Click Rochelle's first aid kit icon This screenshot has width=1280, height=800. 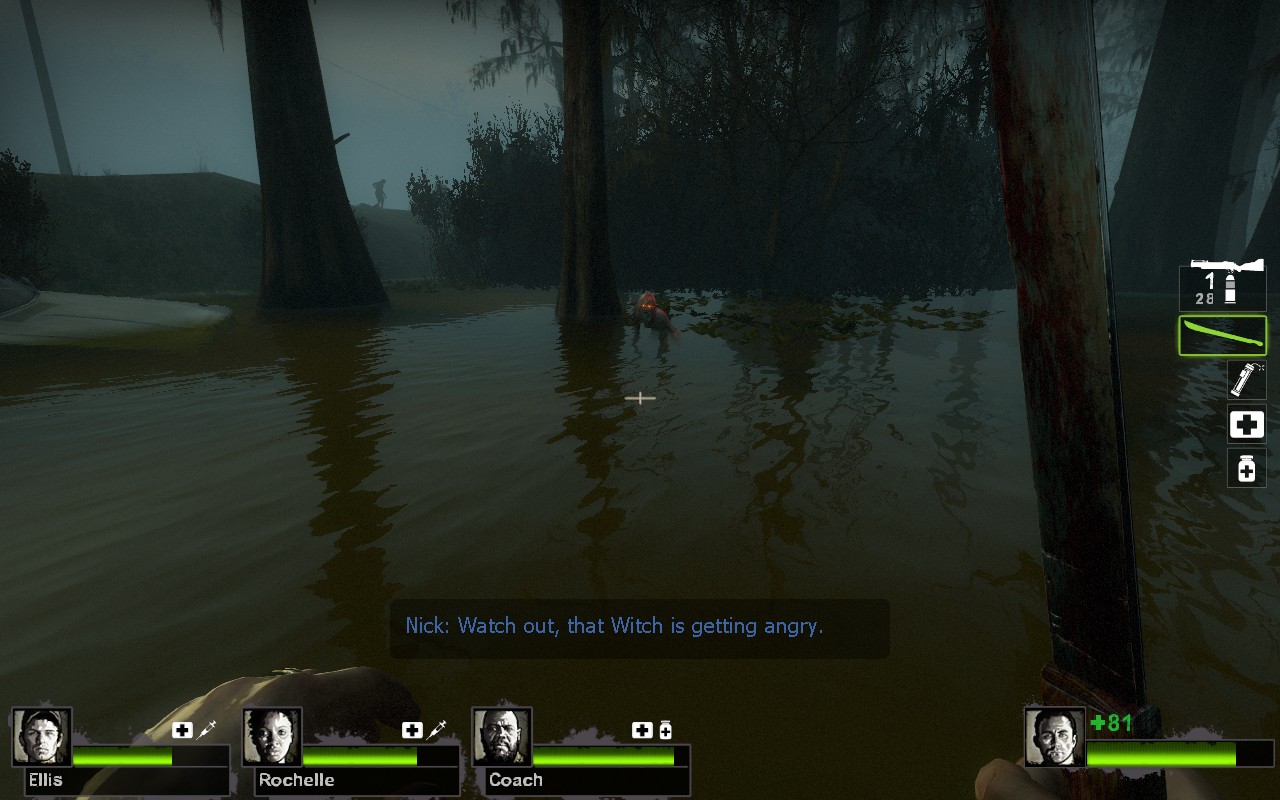click(412, 730)
